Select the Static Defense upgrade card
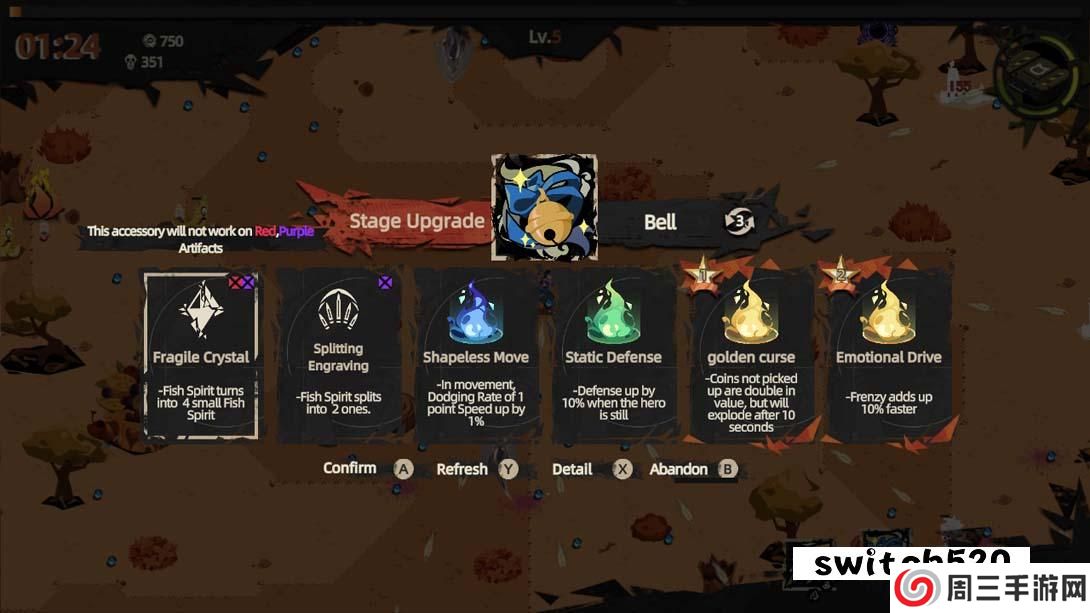This screenshot has height=613, width=1090. pyautogui.click(x=613, y=355)
